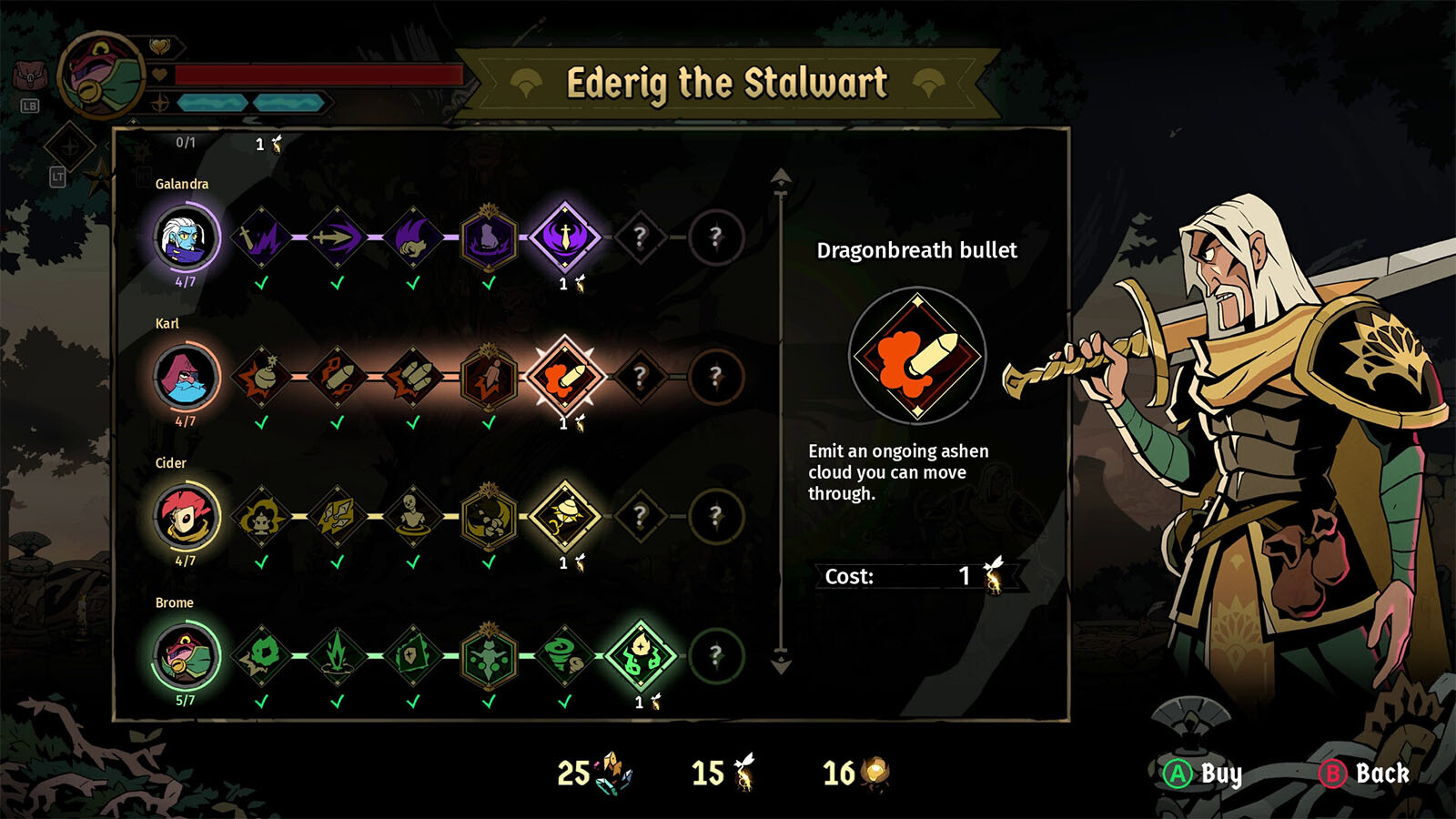Select Cider's glowing yellow spiked orb upgrade
This screenshot has width=1456, height=819.
point(565,516)
